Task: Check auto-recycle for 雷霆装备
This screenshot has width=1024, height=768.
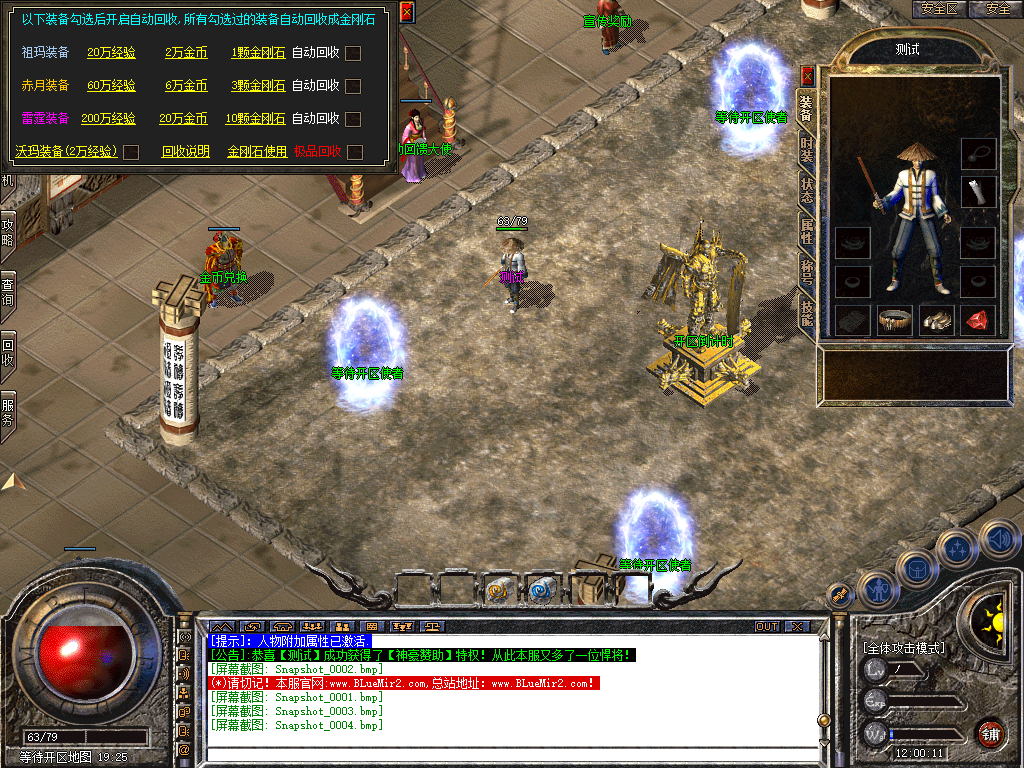Action: pyautogui.click(x=353, y=119)
